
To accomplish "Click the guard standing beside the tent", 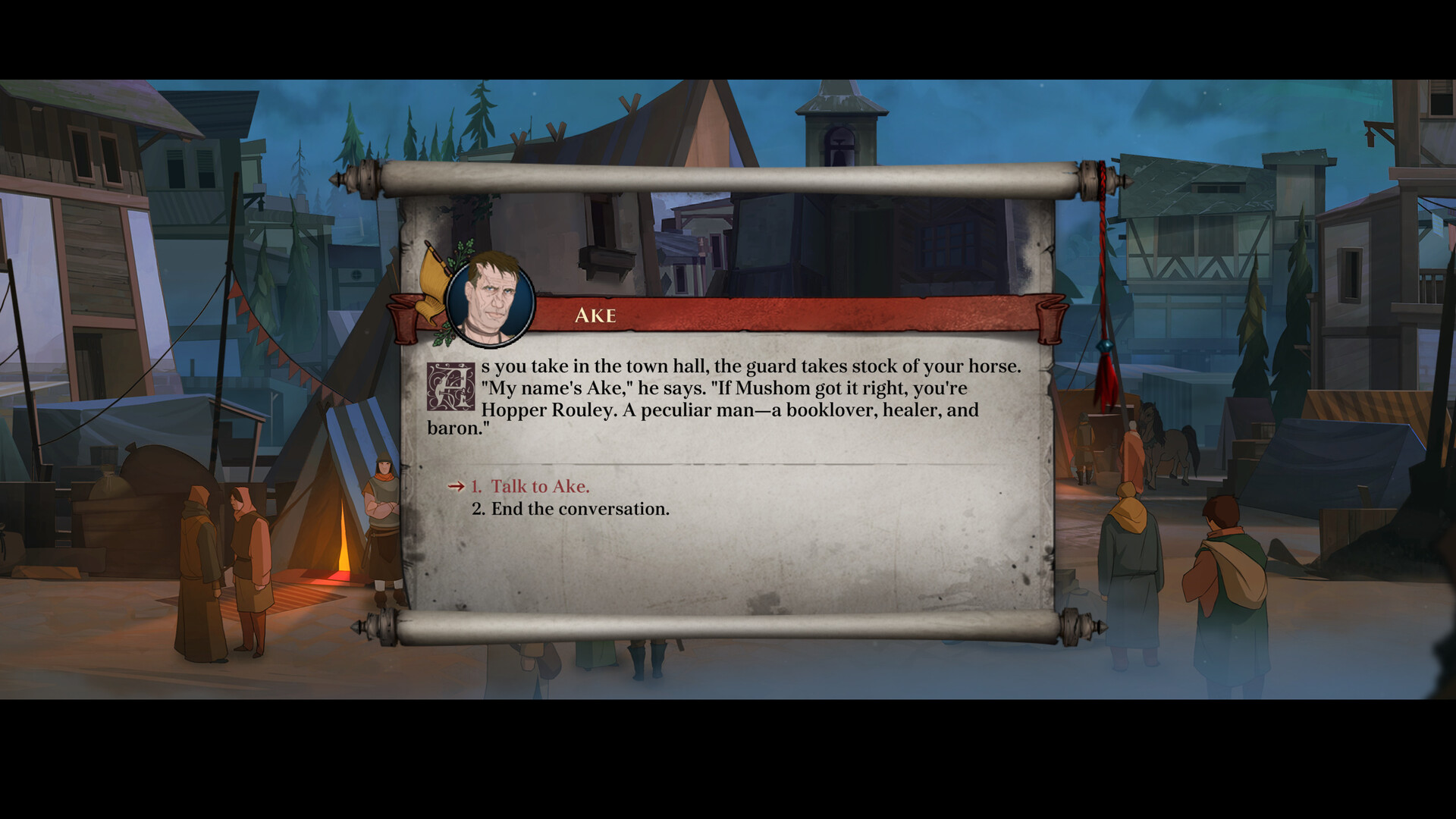I will 384,523.
